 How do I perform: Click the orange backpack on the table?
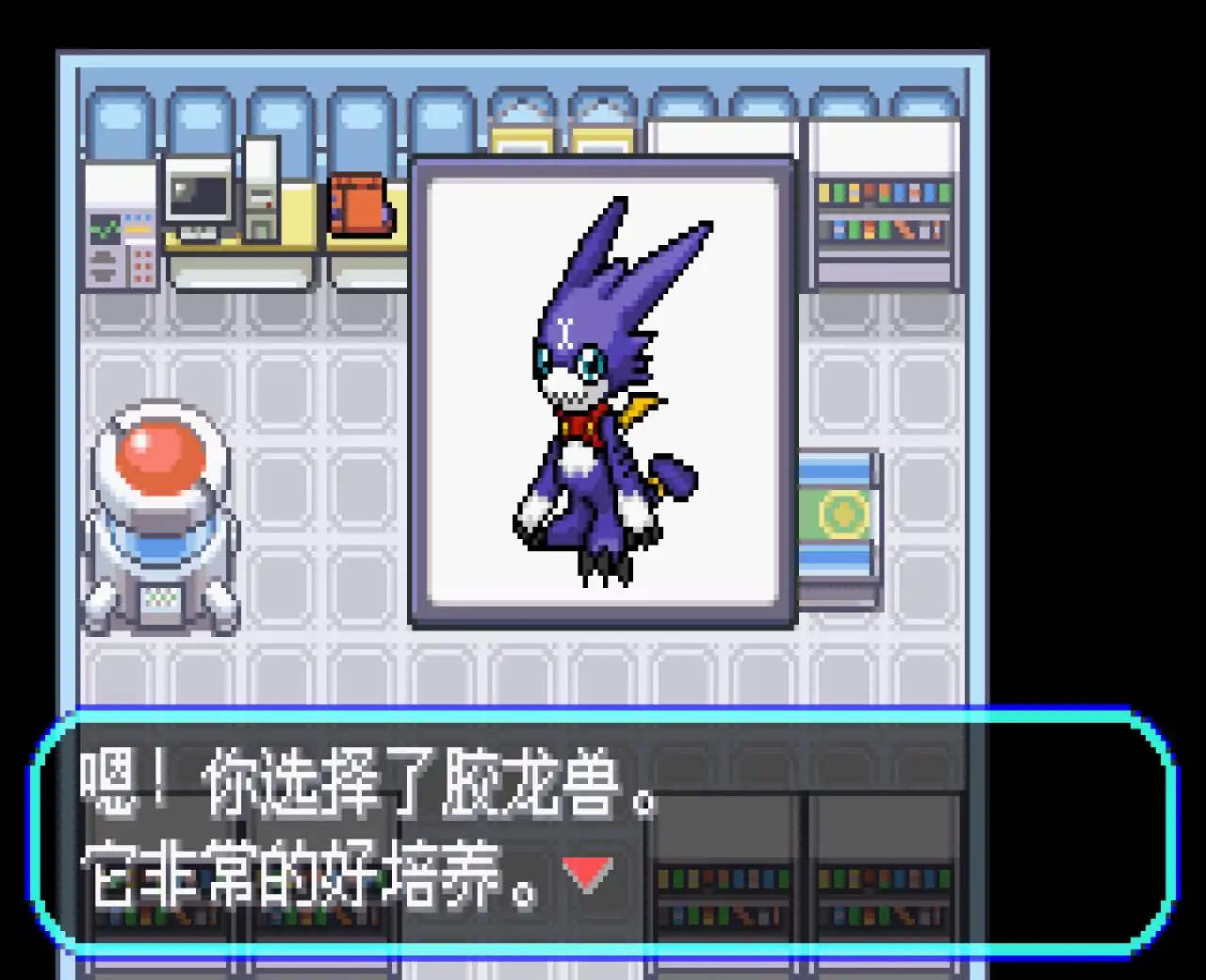point(358,203)
